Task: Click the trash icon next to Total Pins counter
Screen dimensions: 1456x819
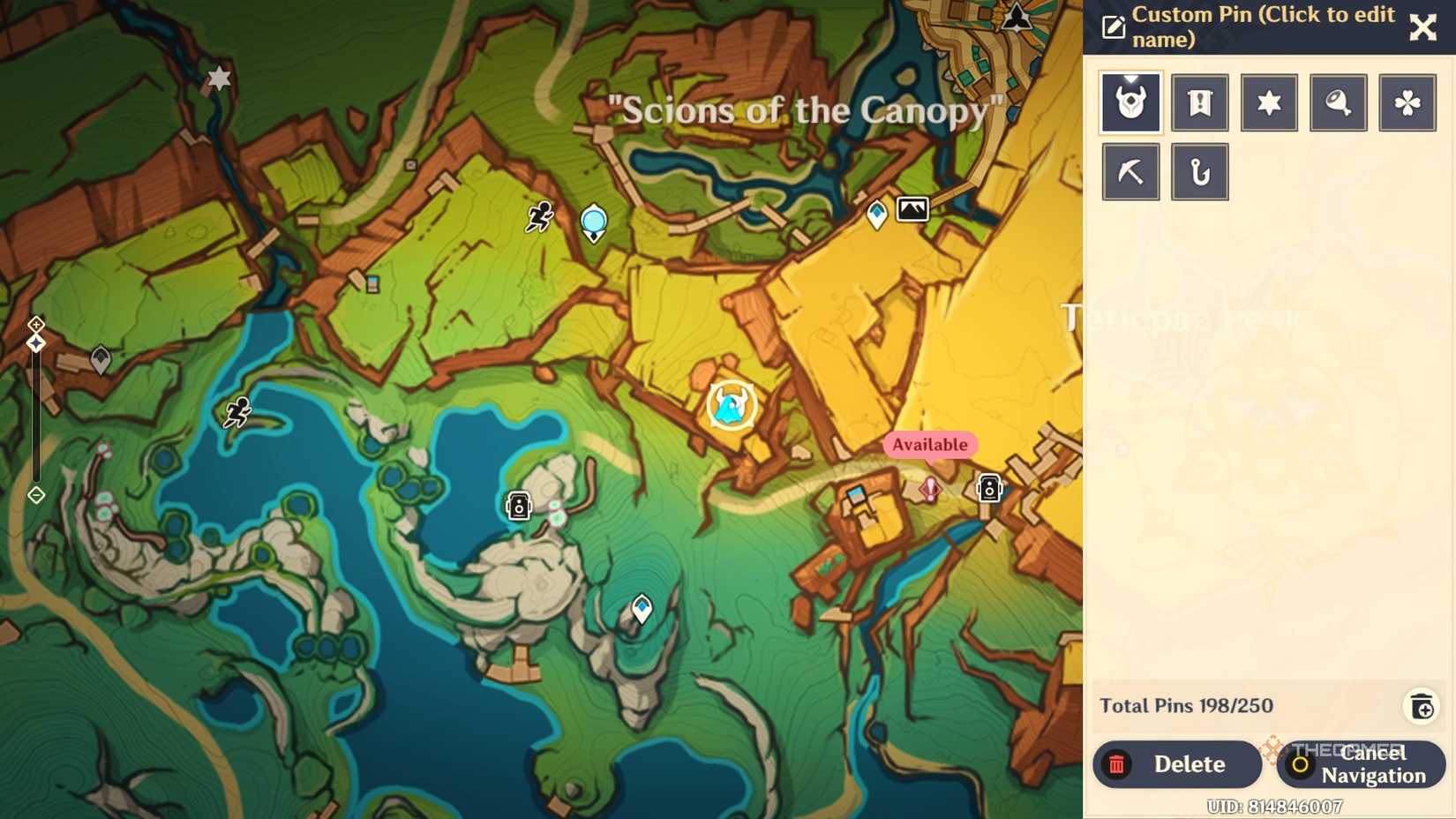Action: tap(1422, 706)
